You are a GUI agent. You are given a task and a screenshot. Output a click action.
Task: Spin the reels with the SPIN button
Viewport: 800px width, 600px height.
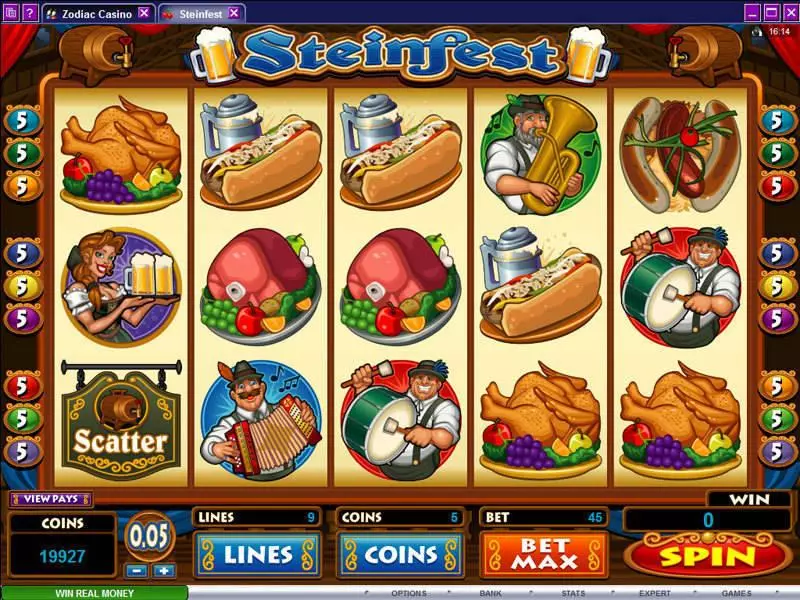click(x=704, y=555)
